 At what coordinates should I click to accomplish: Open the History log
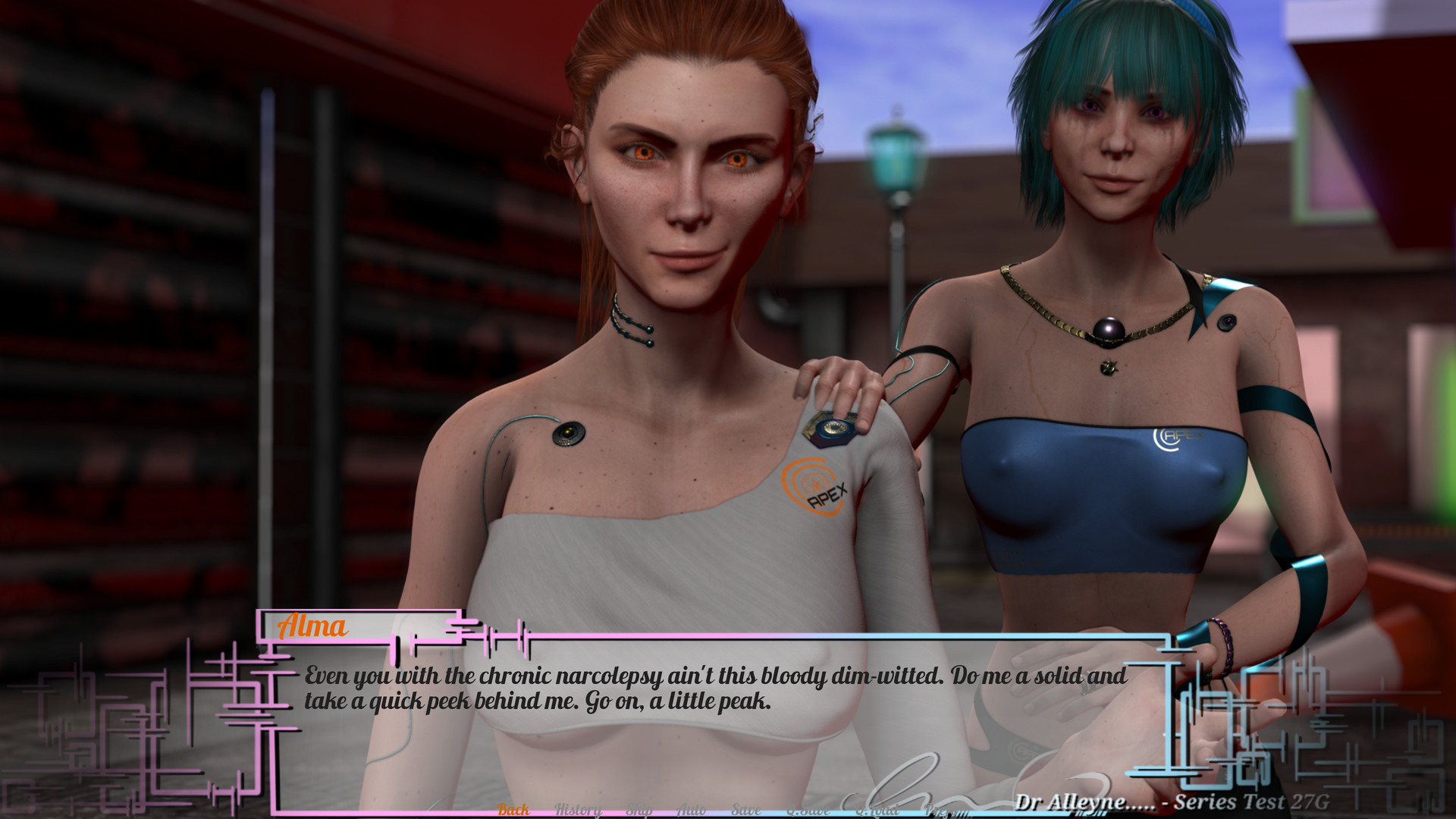click(579, 808)
